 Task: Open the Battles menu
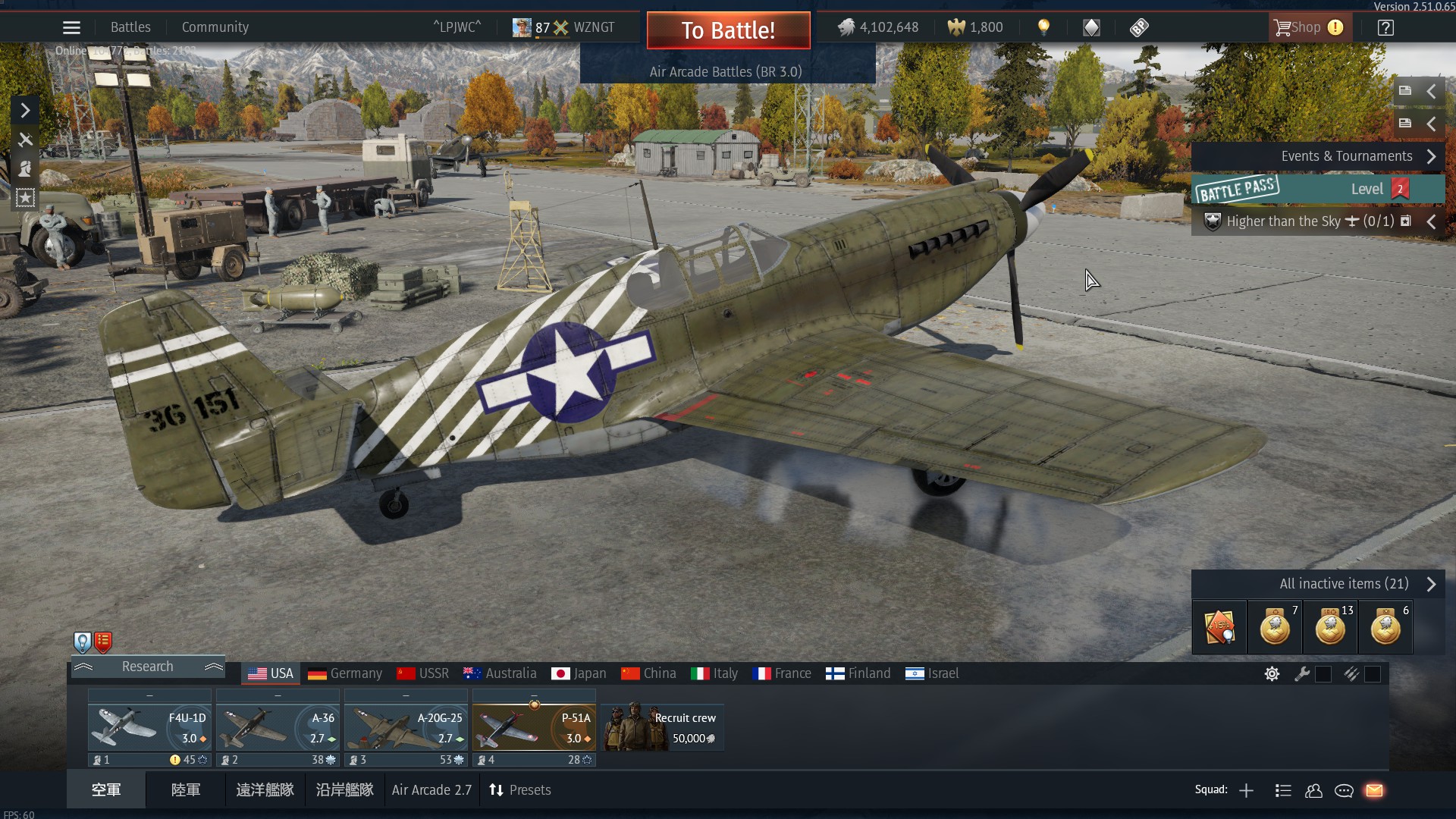130,27
